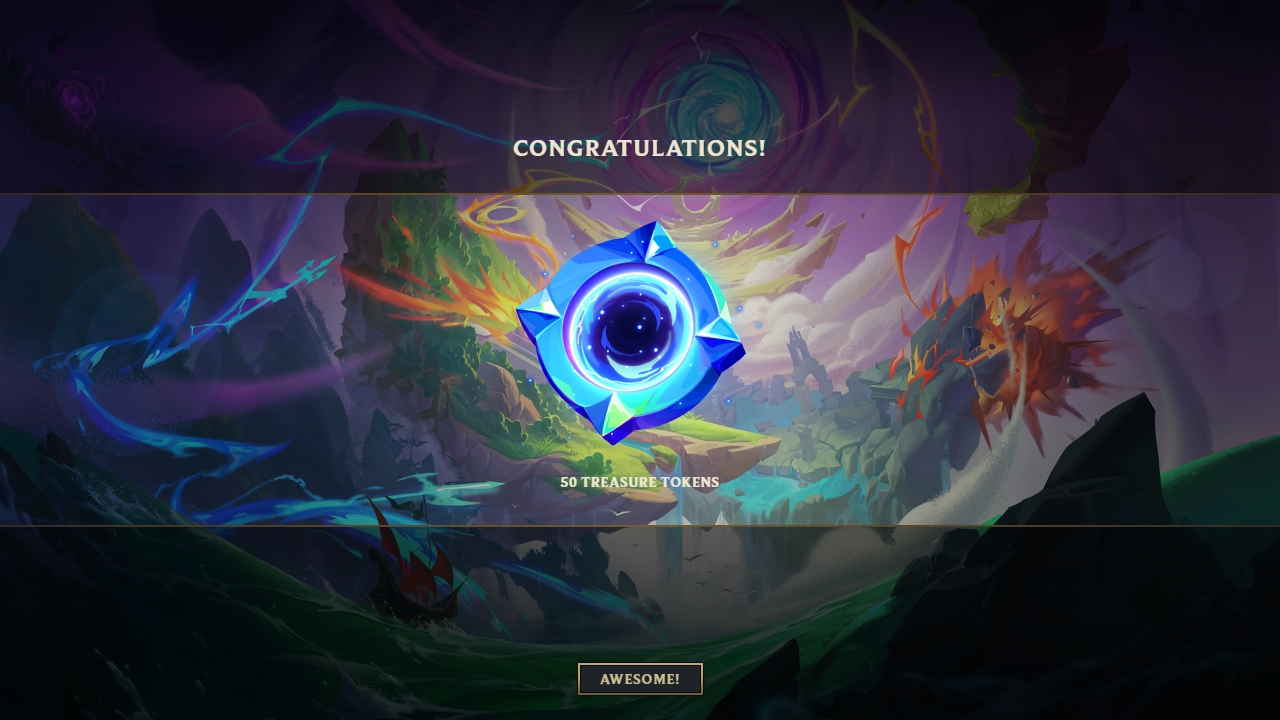Click the gold border of the AWESOME! button

pos(580,678)
